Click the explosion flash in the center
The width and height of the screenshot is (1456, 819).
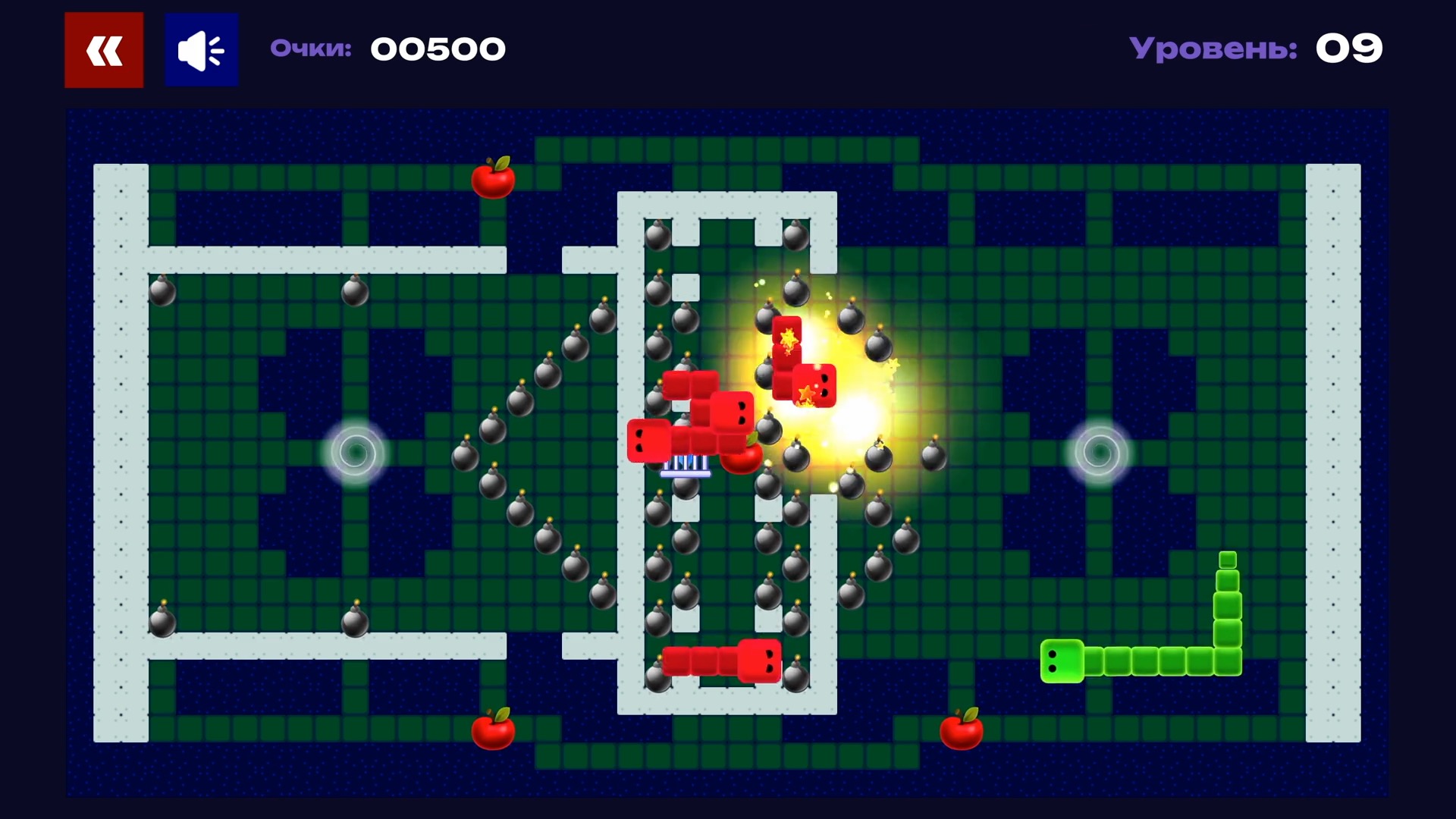(x=853, y=425)
